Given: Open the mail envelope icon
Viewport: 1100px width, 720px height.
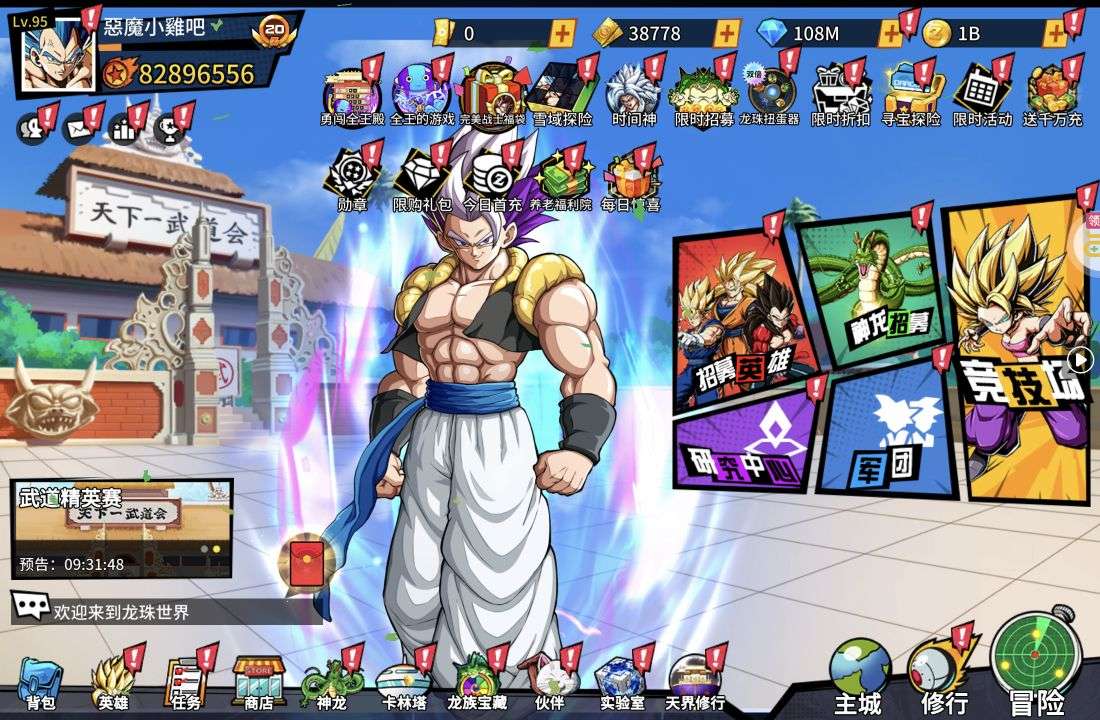Looking at the screenshot, I should click(78, 129).
